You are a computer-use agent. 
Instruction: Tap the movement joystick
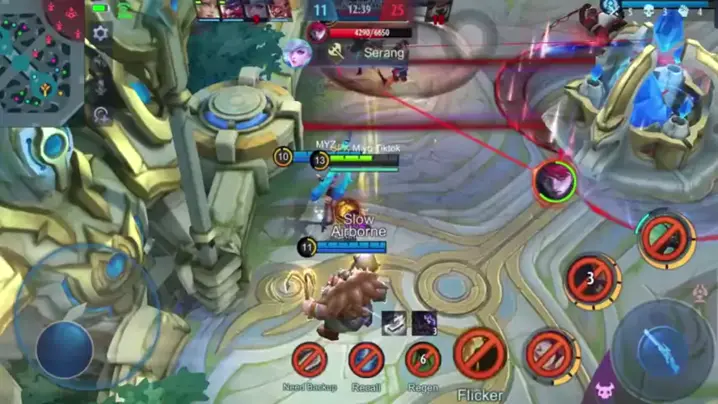coord(64,348)
